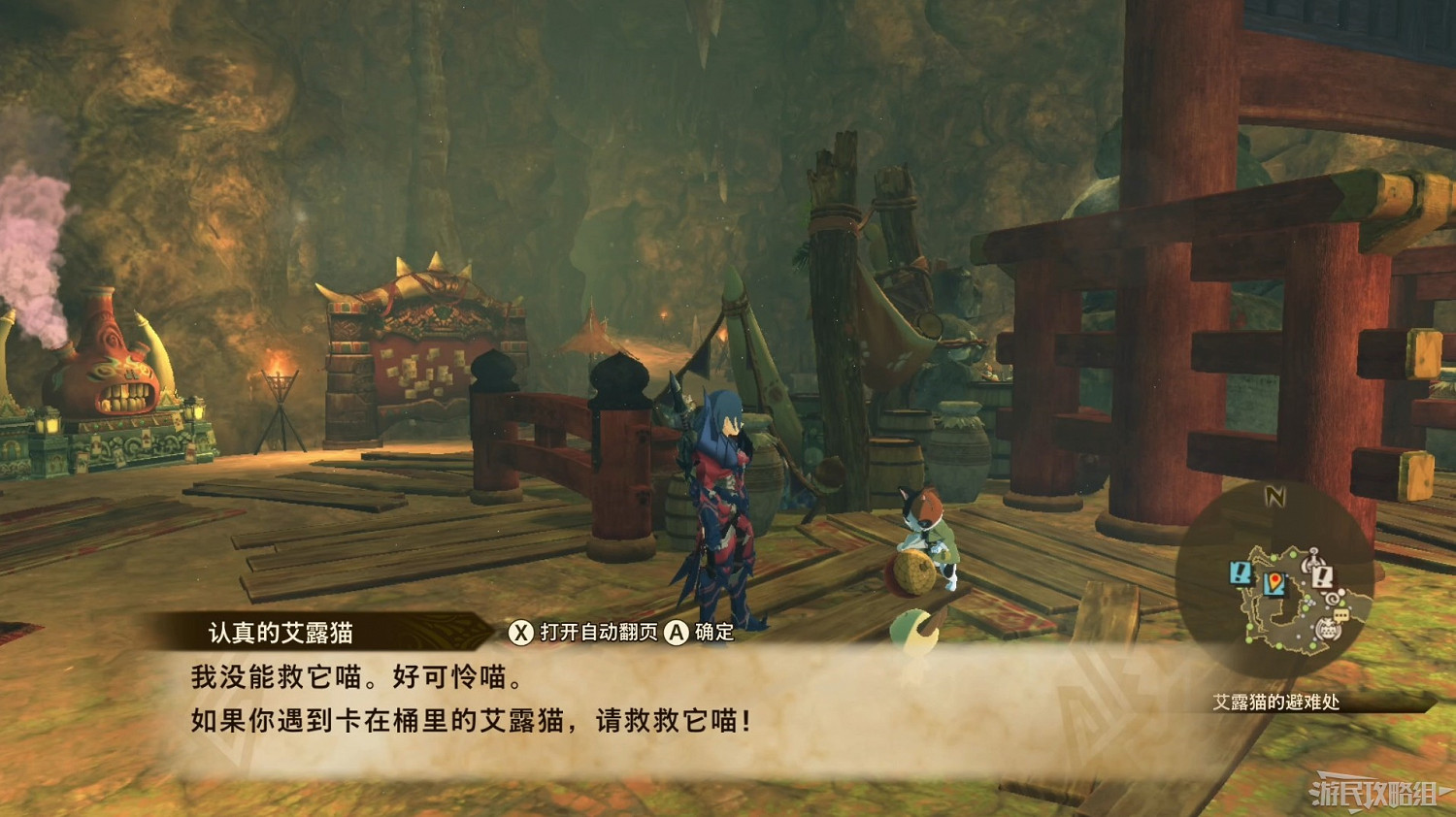Click the N compass indicator above minimap

1276,495
